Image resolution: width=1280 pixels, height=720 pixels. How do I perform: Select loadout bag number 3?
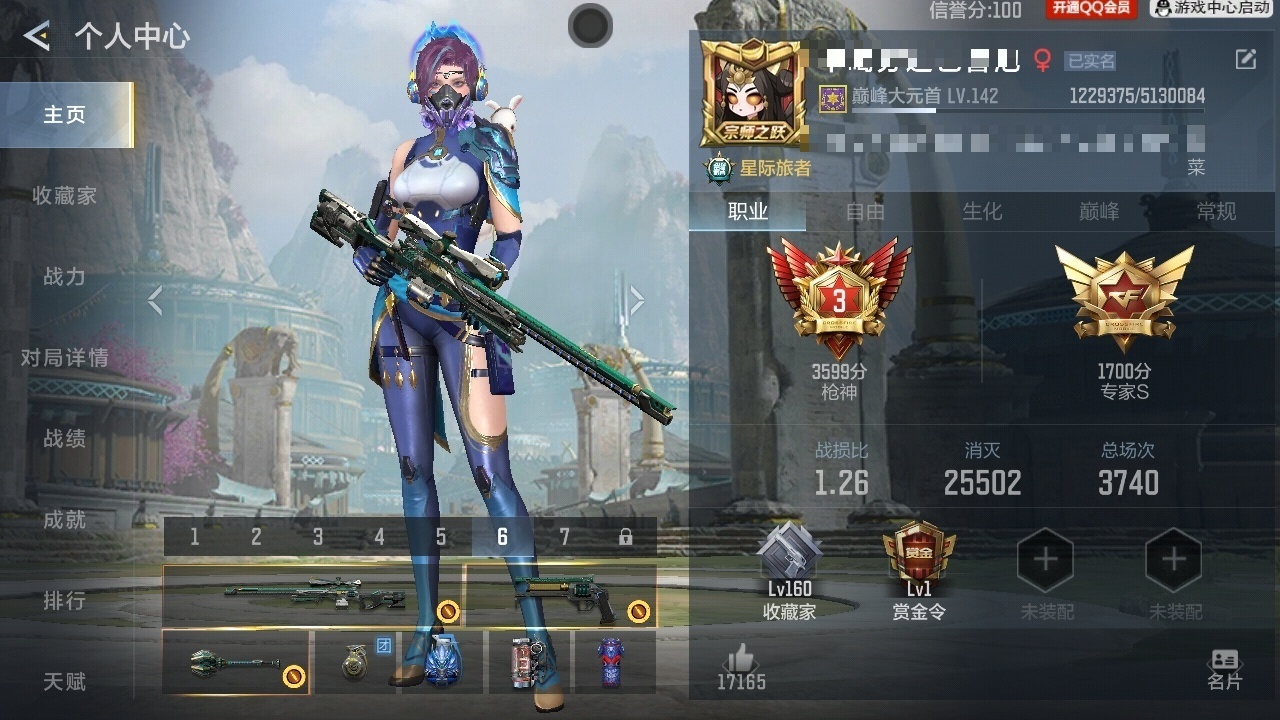318,538
